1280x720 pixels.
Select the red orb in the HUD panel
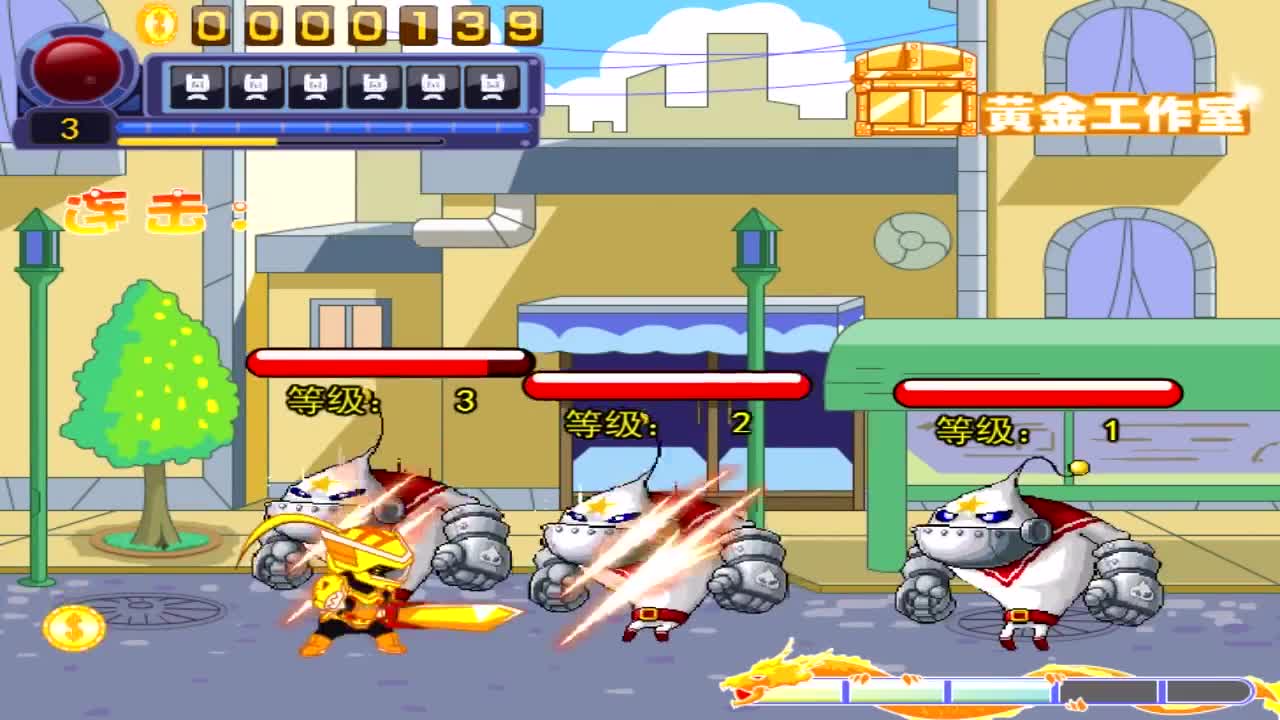(x=76, y=64)
